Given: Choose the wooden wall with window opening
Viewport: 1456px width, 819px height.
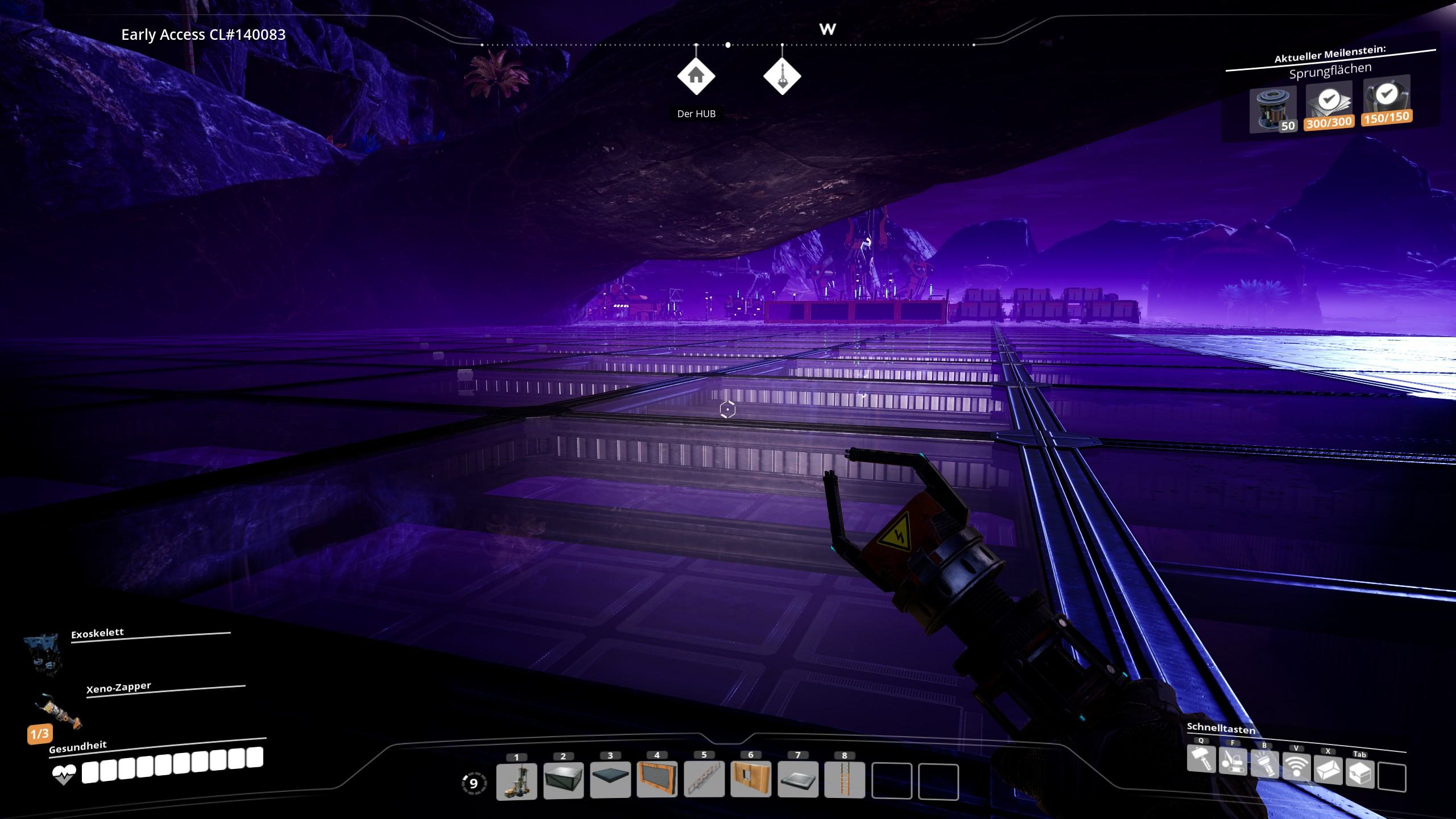Looking at the screenshot, I should pyautogui.click(x=751, y=780).
